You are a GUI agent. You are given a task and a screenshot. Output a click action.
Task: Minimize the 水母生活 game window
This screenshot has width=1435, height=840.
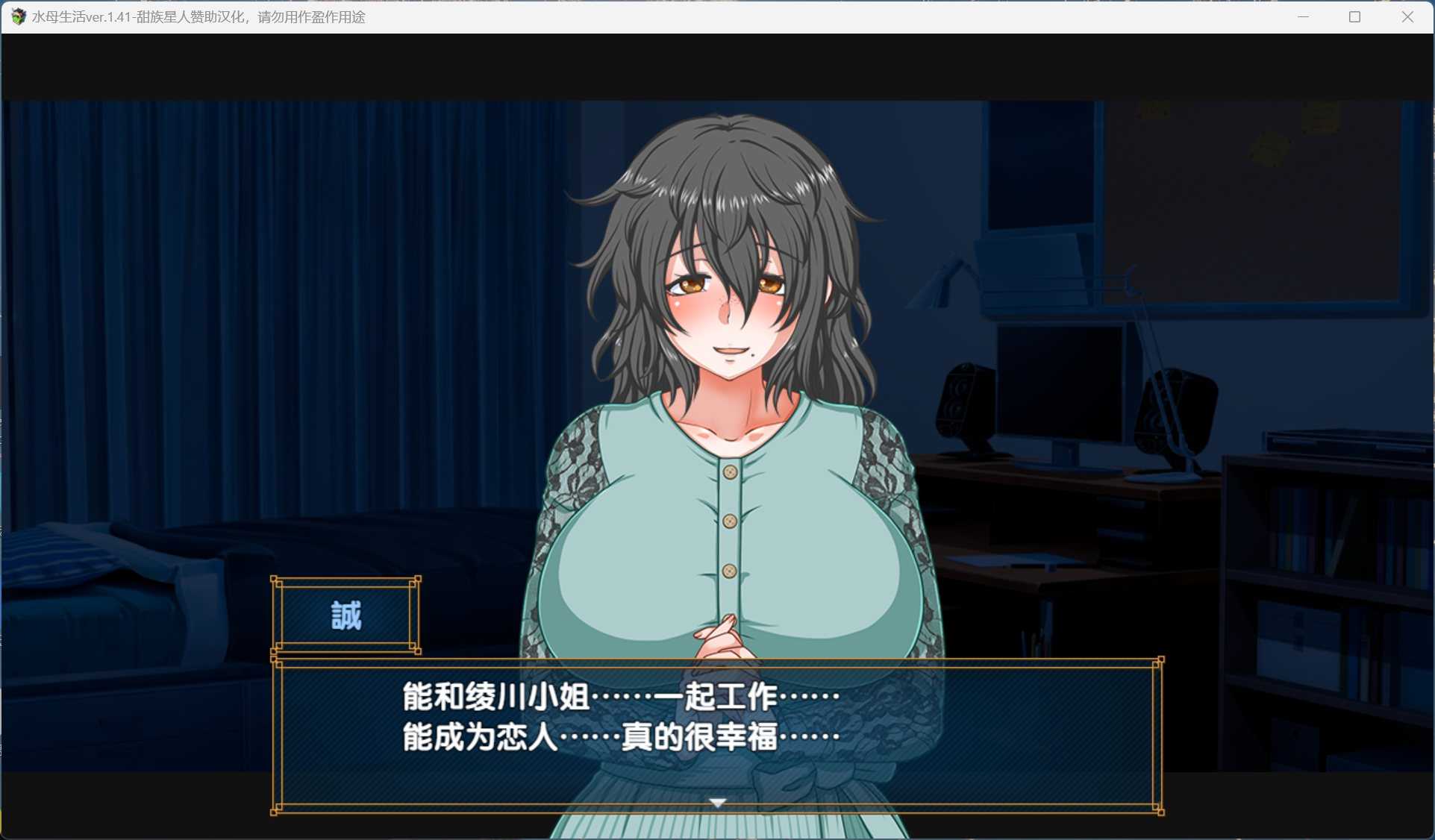[x=1303, y=16]
